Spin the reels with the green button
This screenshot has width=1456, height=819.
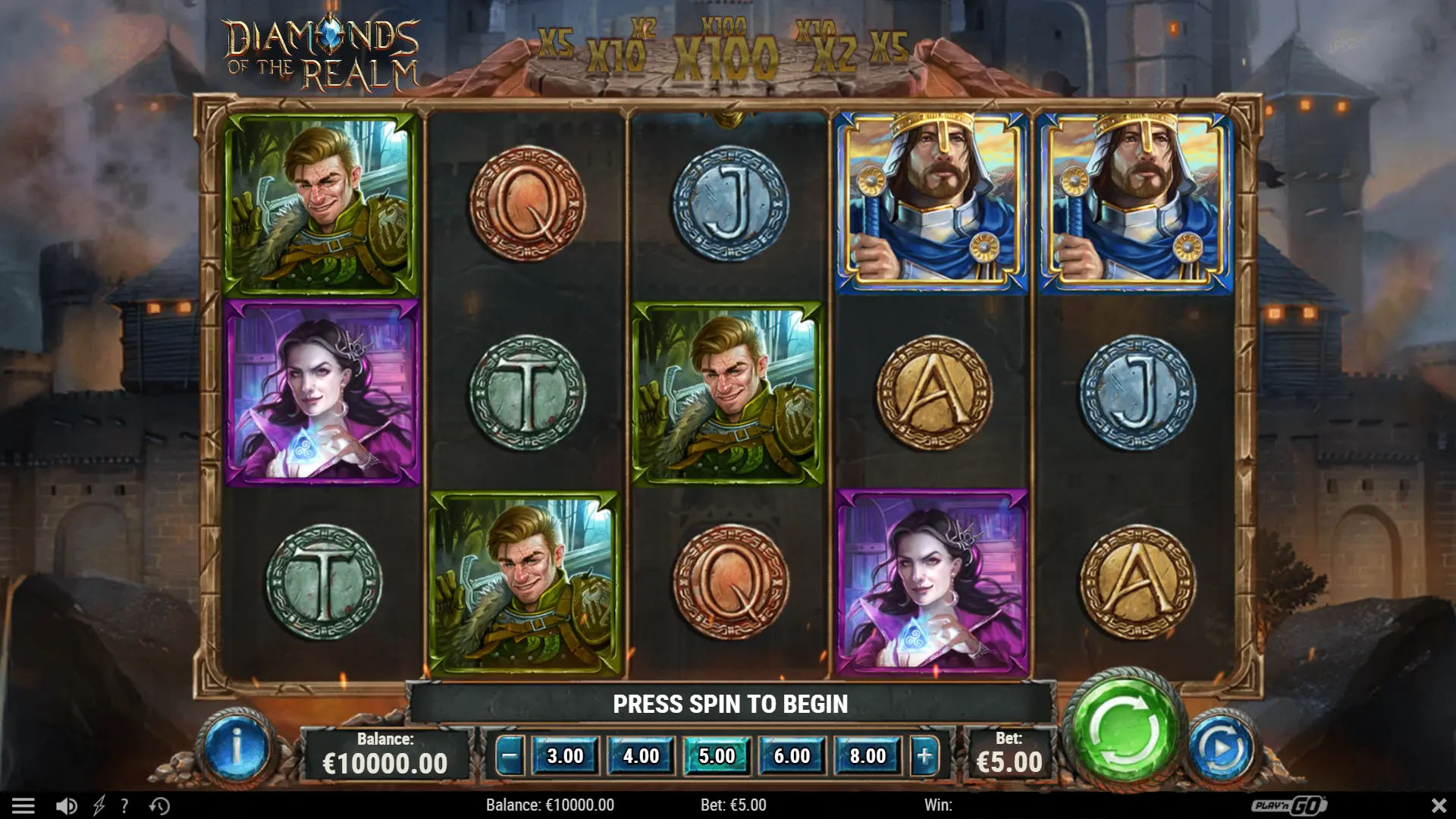tap(1125, 731)
